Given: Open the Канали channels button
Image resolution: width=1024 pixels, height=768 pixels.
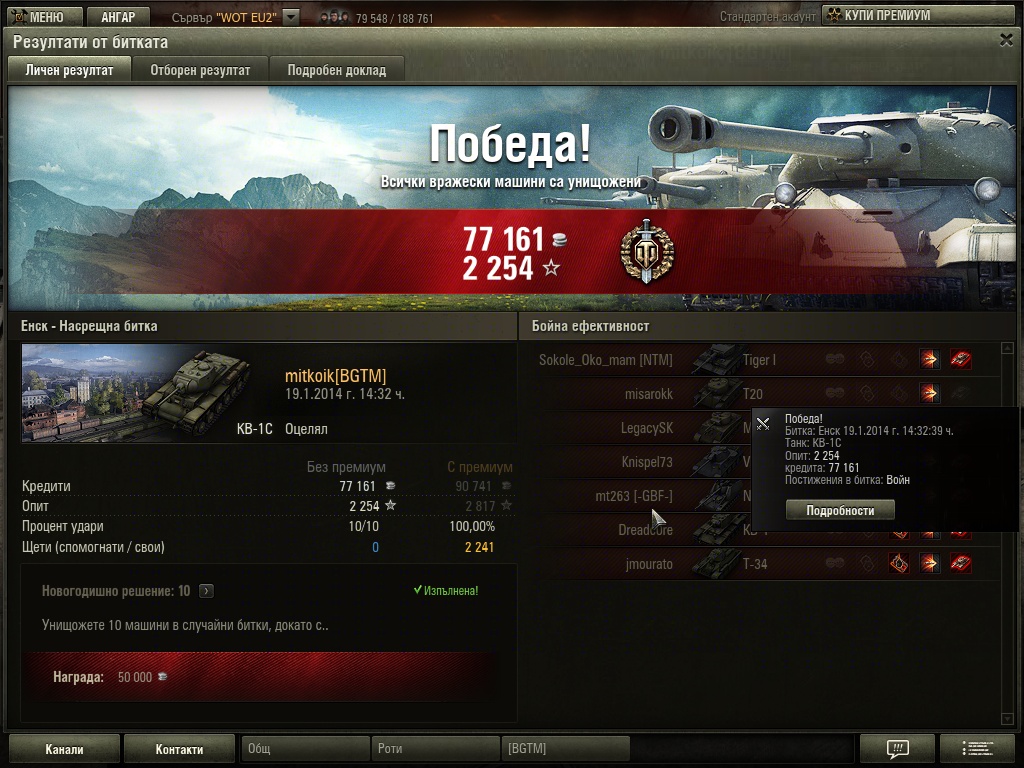Looking at the screenshot, I should 64,749.
